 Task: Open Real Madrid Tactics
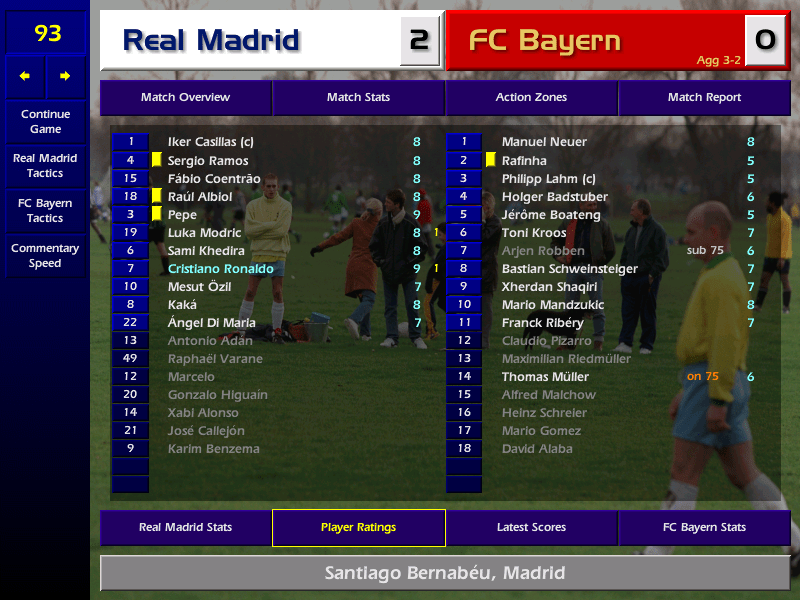point(45,166)
